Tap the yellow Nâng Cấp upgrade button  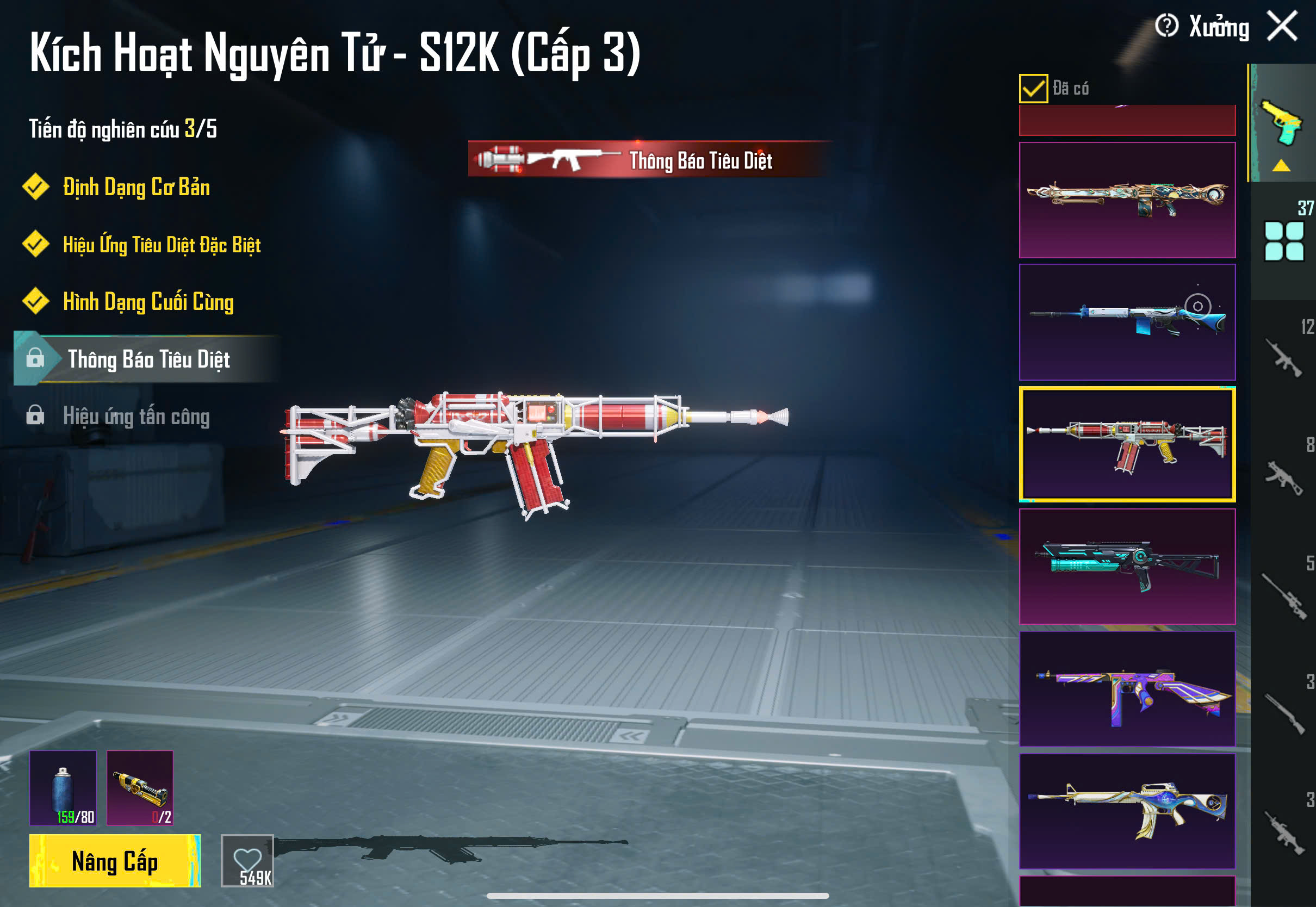click(115, 861)
